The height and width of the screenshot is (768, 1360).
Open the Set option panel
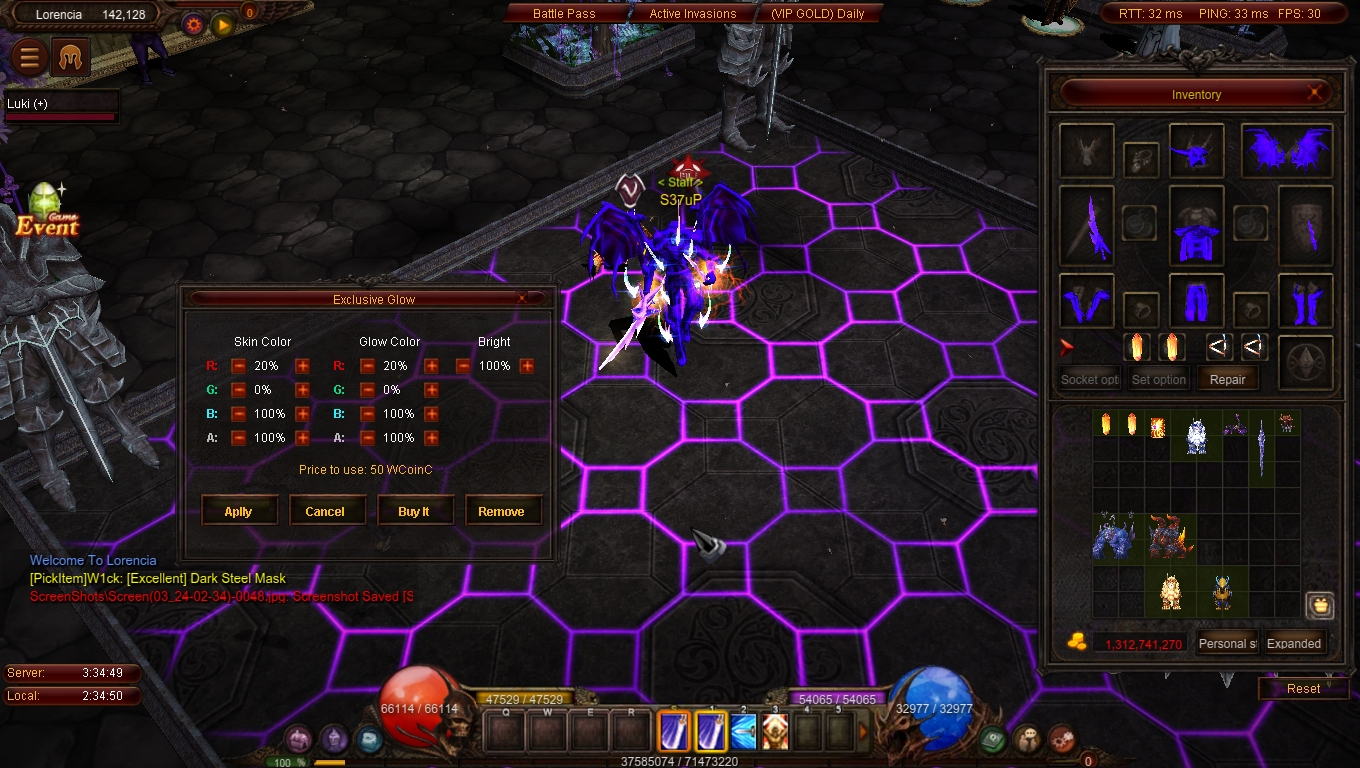pos(1158,380)
